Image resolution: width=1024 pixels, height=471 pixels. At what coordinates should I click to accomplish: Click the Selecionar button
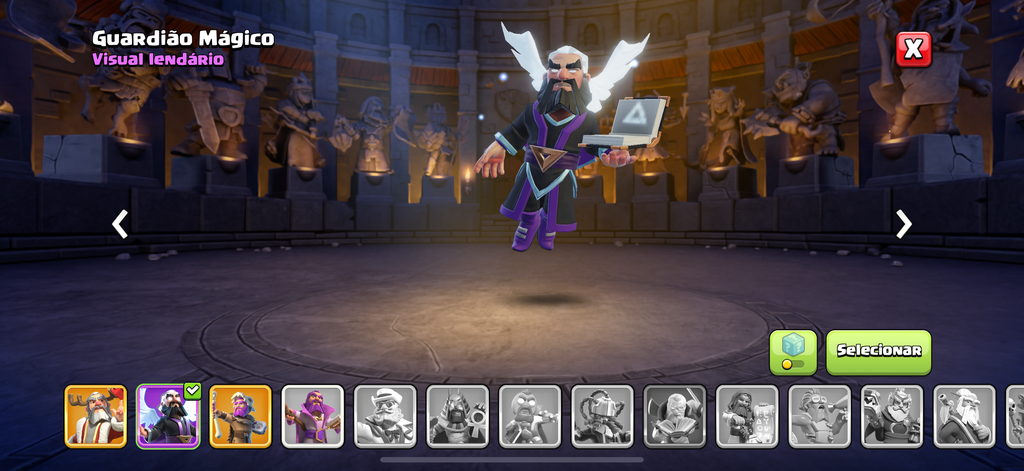coord(878,352)
